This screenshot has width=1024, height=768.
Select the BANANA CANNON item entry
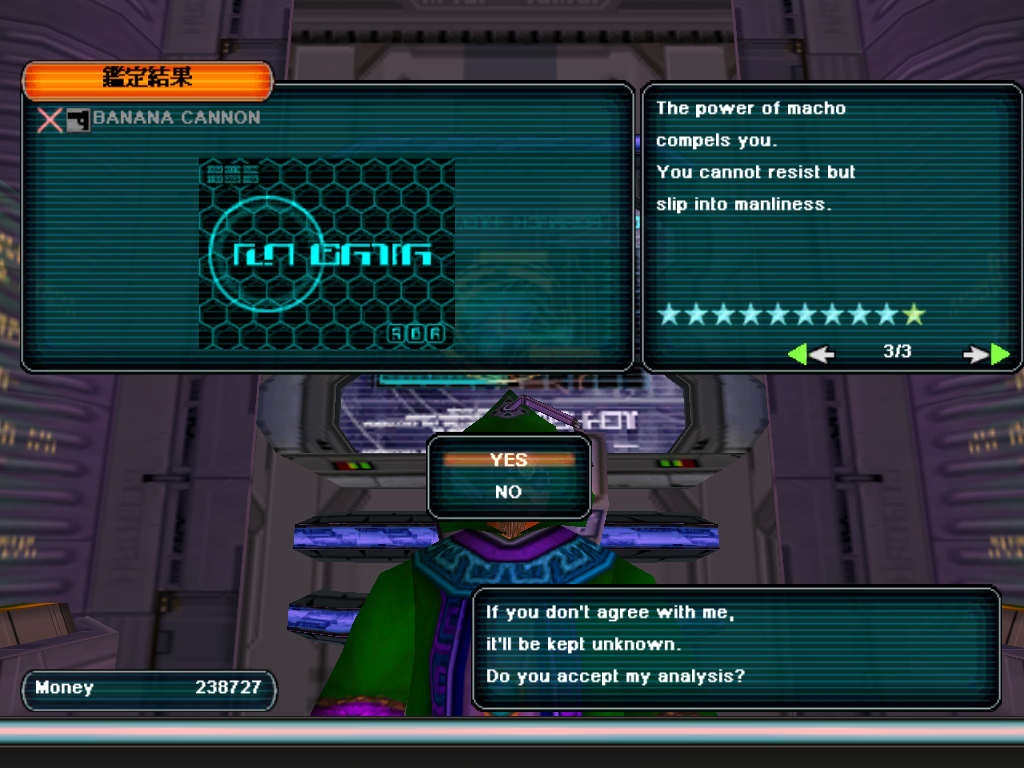(176, 118)
